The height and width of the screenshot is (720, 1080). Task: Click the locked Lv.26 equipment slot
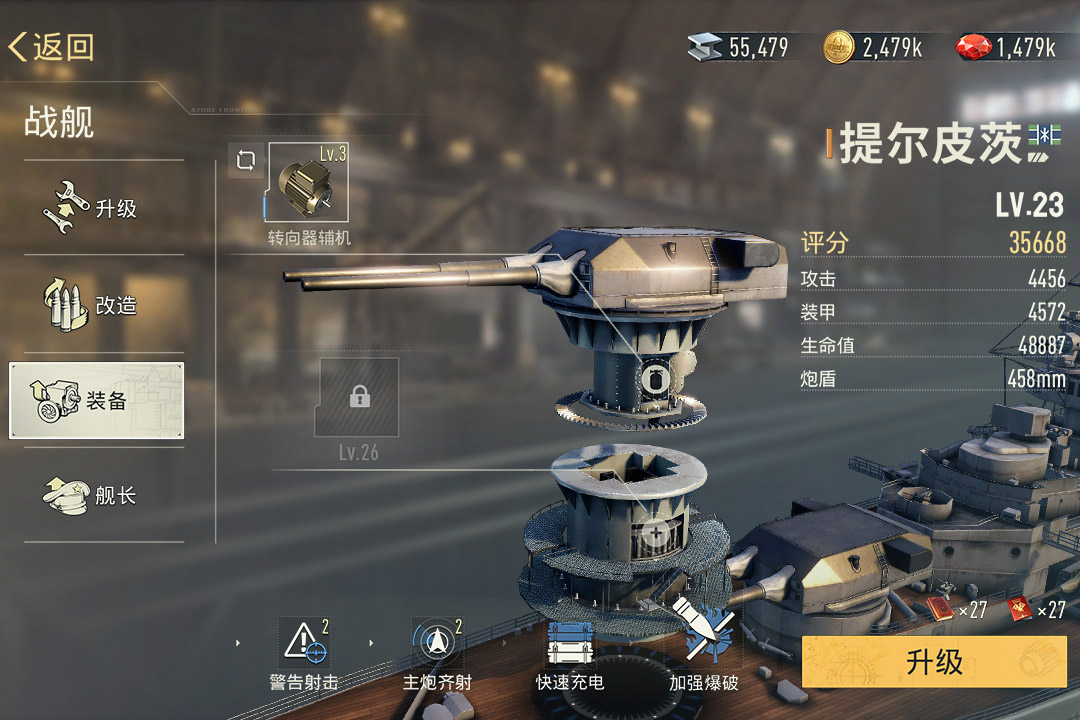pos(358,398)
